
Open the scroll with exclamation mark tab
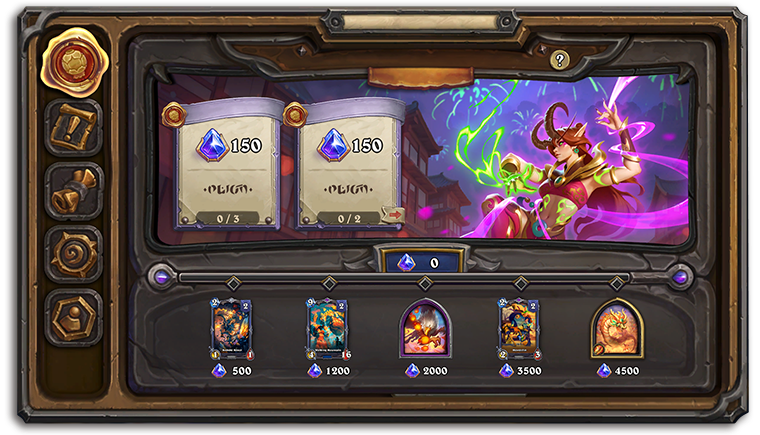pyautogui.click(x=73, y=127)
